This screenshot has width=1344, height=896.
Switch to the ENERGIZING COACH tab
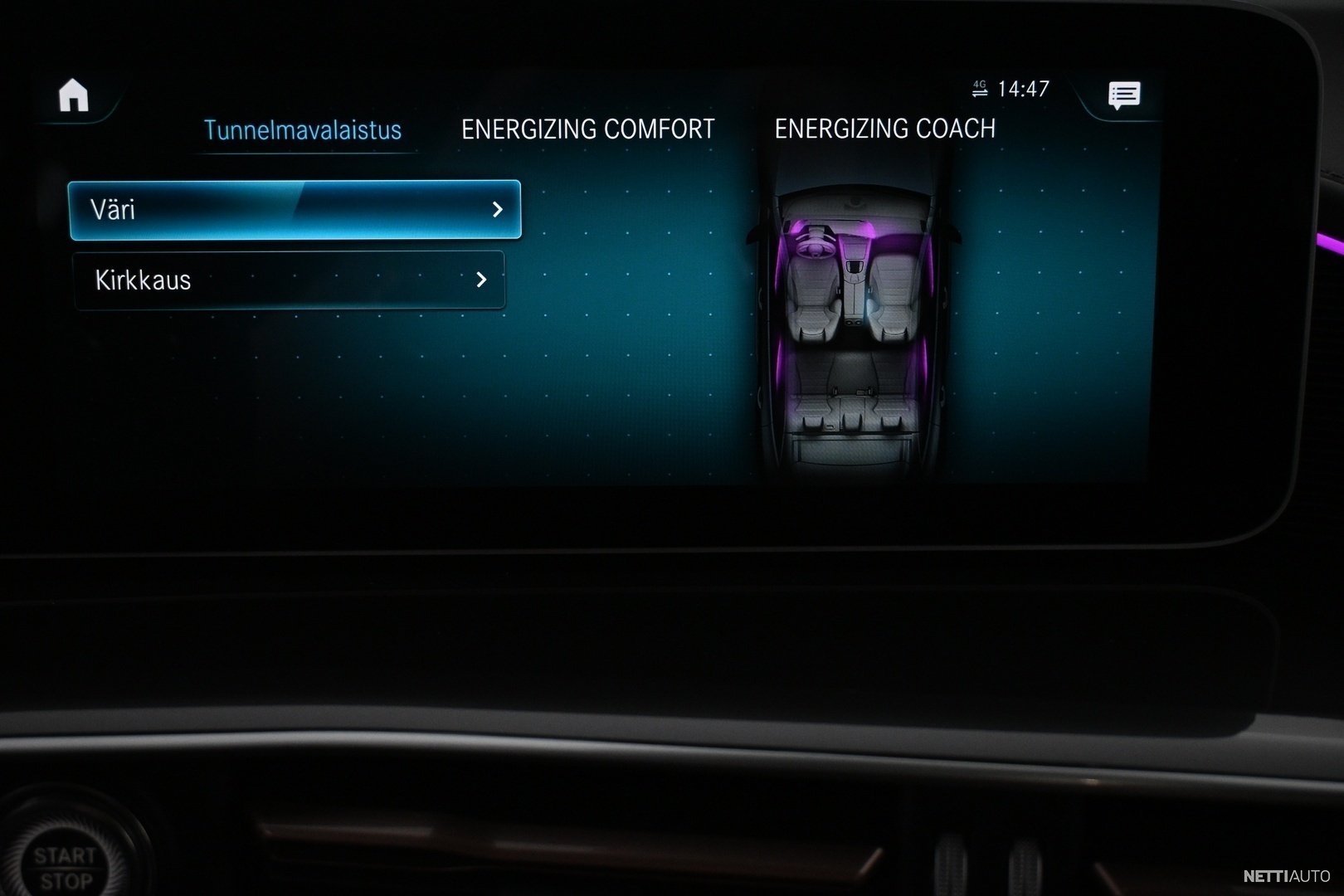(884, 129)
